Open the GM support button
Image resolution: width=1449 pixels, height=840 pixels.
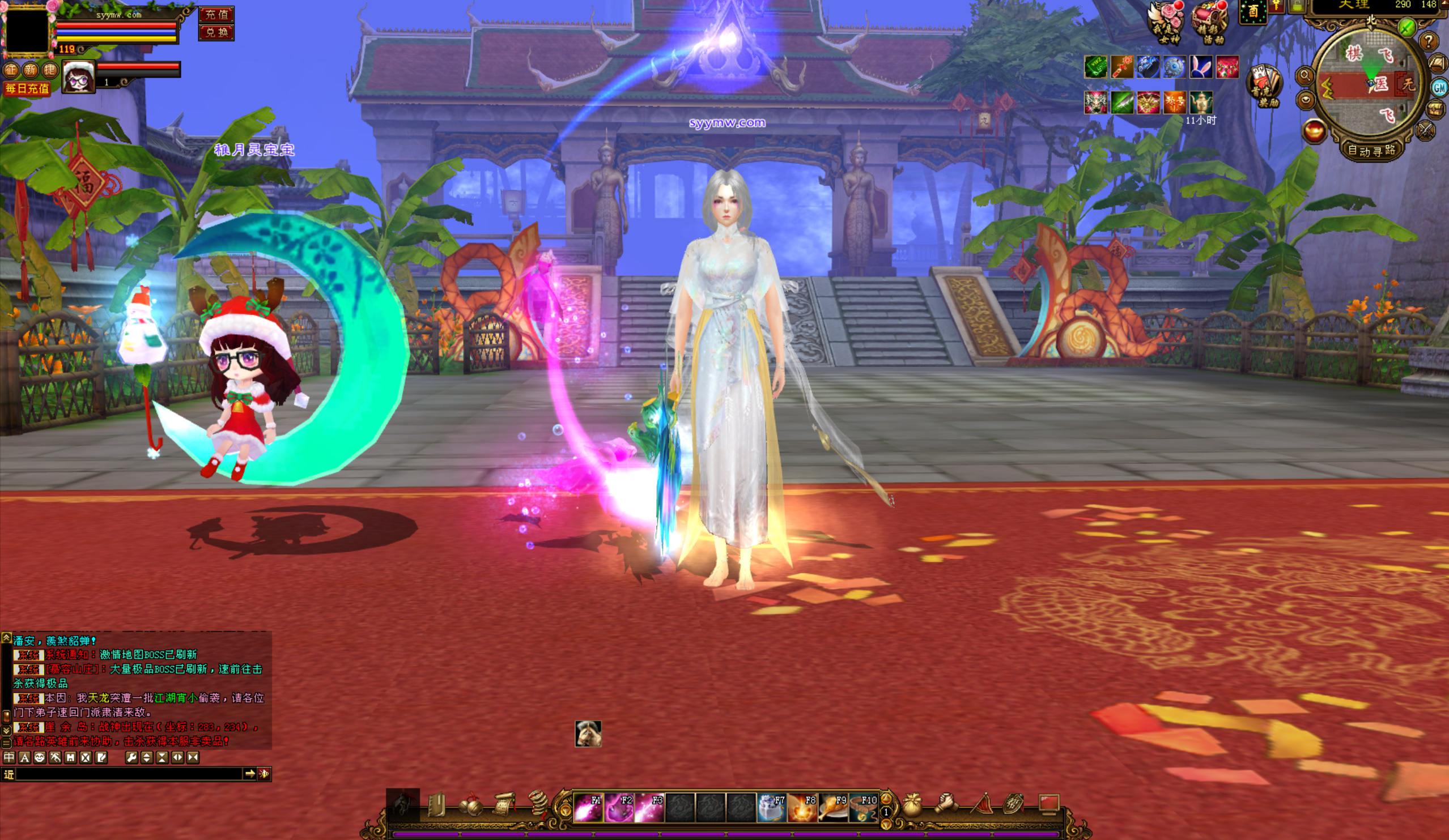pyautogui.click(x=1439, y=87)
